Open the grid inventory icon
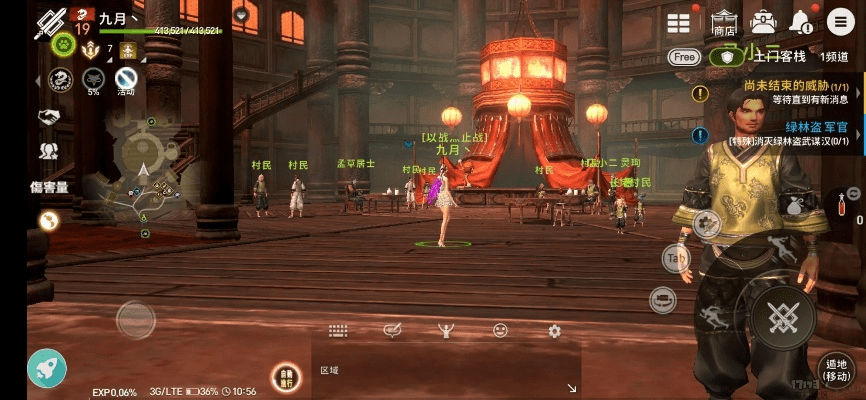The image size is (866, 400). click(679, 23)
